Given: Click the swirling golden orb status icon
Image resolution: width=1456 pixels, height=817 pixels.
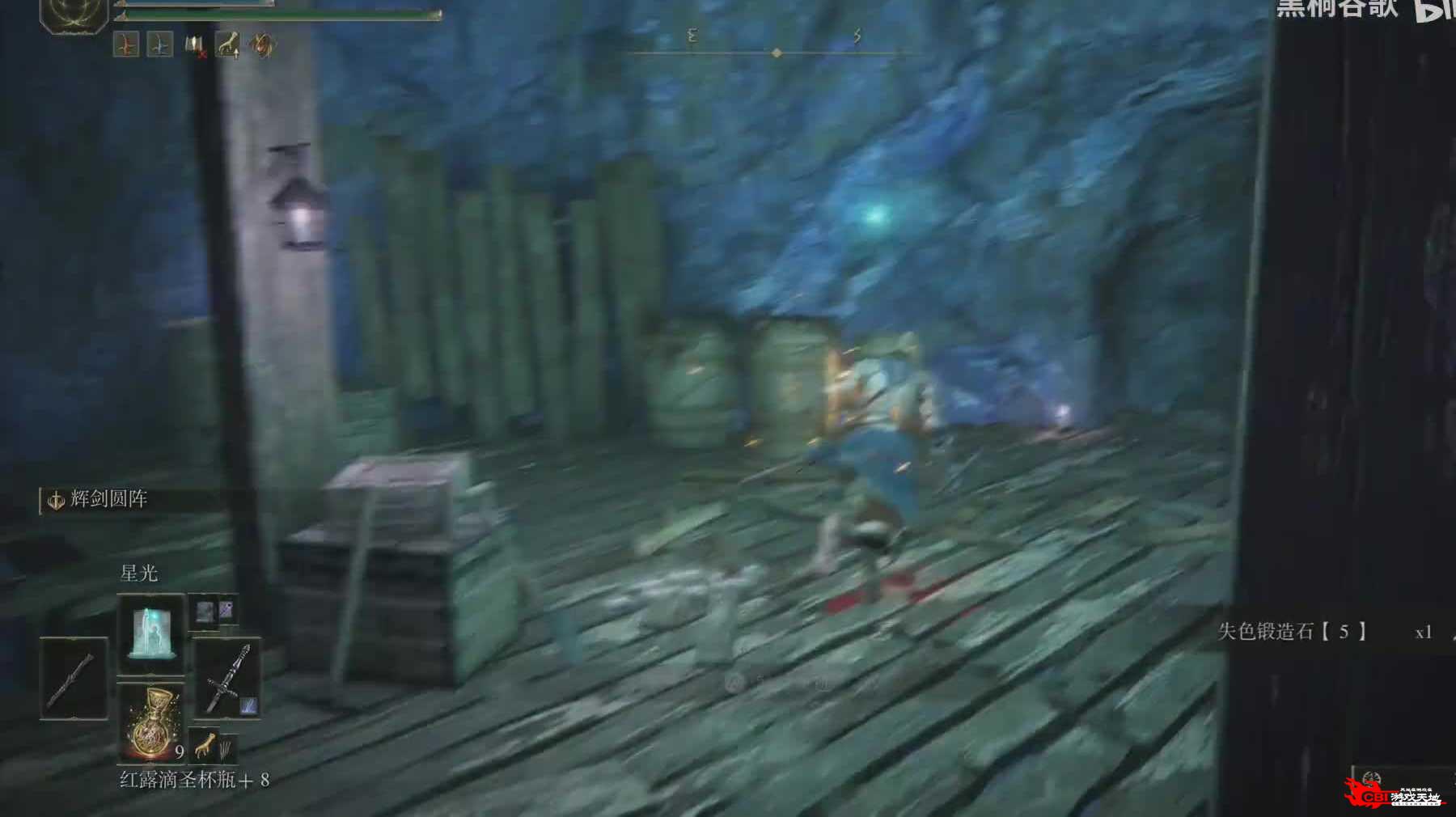Looking at the screenshot, I should tap(262, 45).
